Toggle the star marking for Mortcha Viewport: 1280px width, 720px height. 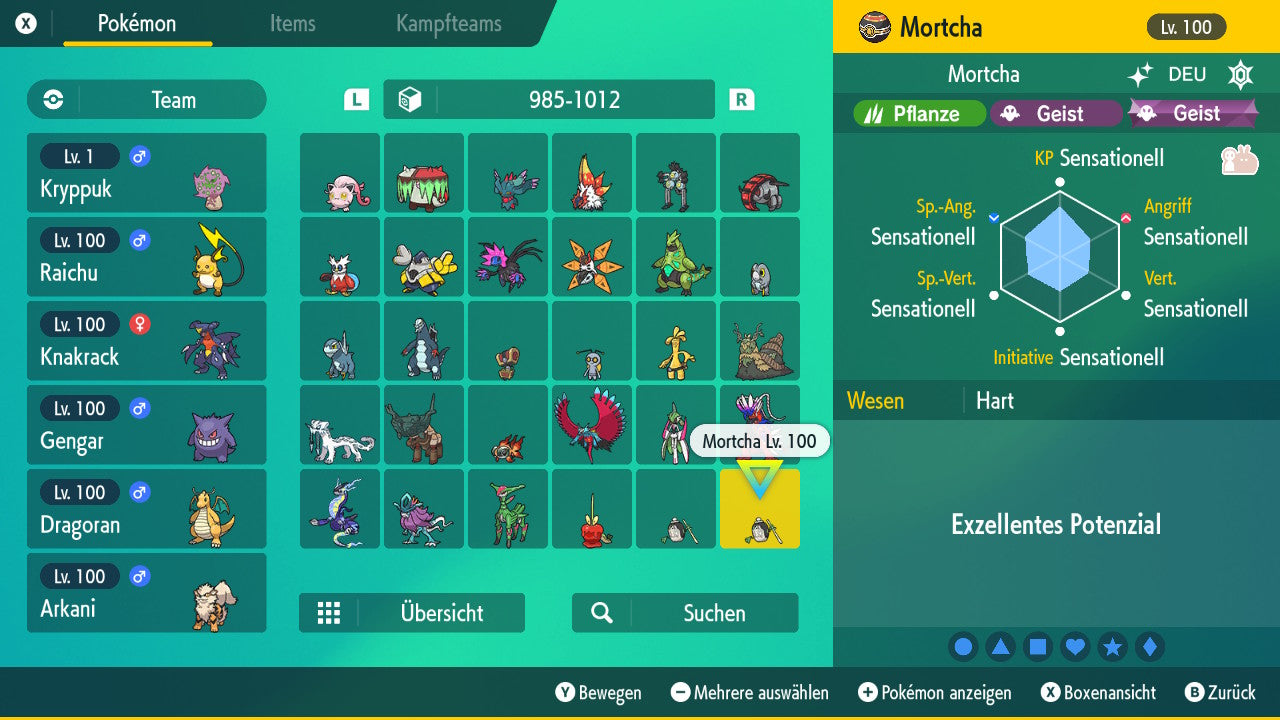[x=1113, y=646]
